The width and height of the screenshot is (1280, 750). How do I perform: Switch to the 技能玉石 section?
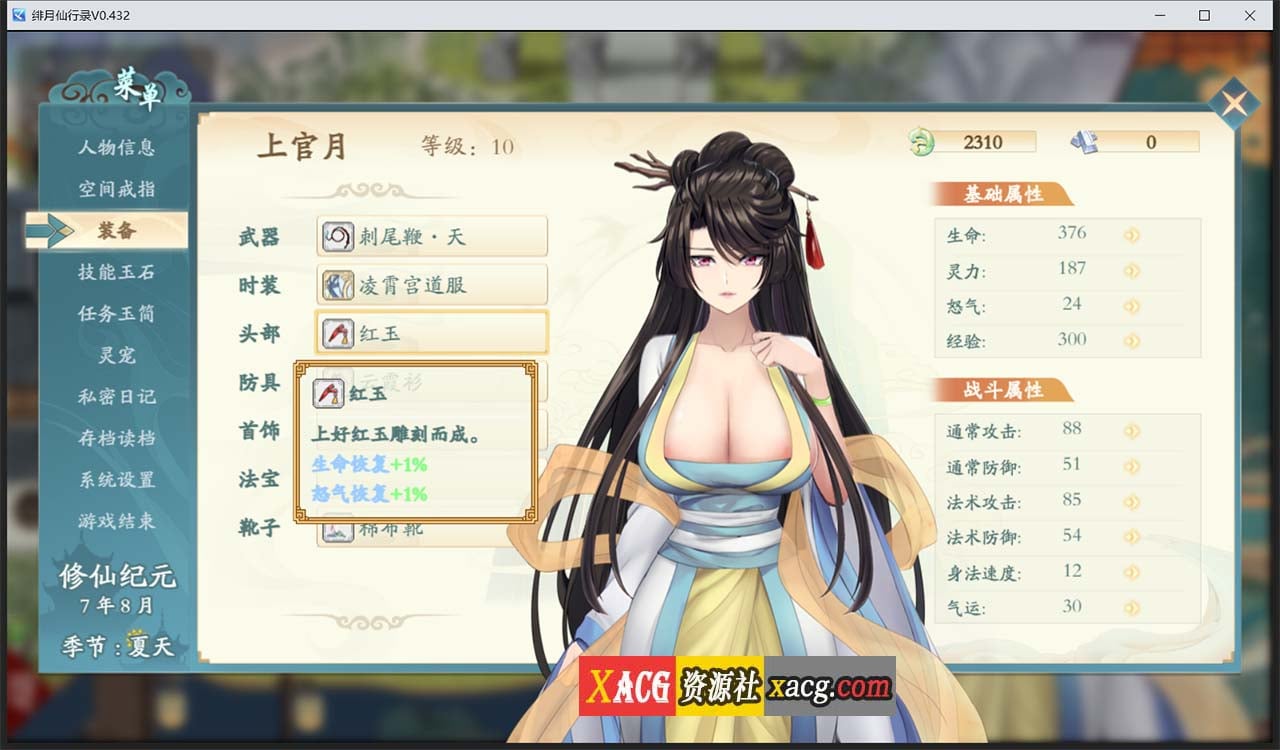coord(117,272)
